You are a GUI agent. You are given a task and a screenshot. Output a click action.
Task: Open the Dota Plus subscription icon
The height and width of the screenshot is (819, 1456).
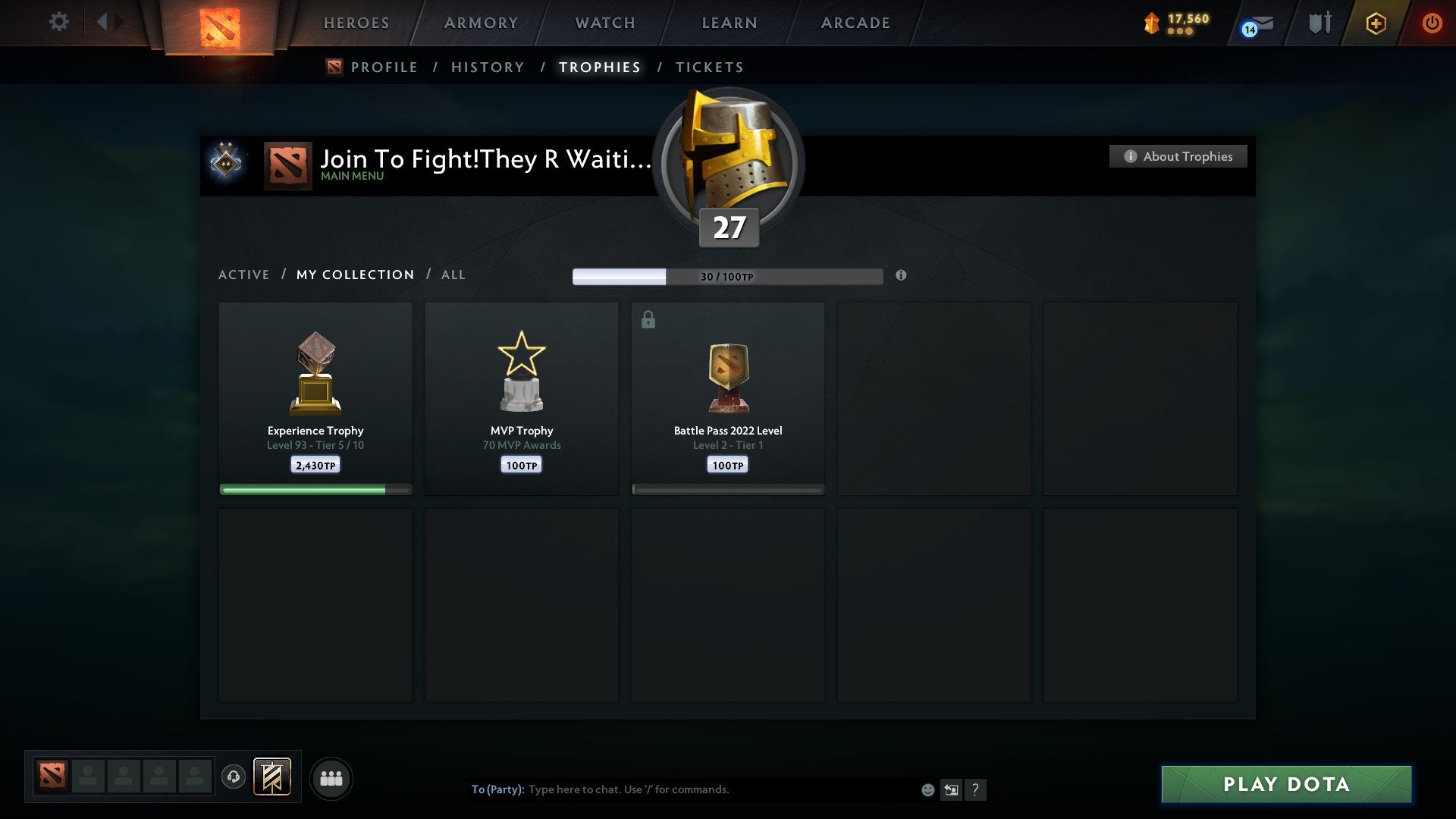pos(1376,23)
